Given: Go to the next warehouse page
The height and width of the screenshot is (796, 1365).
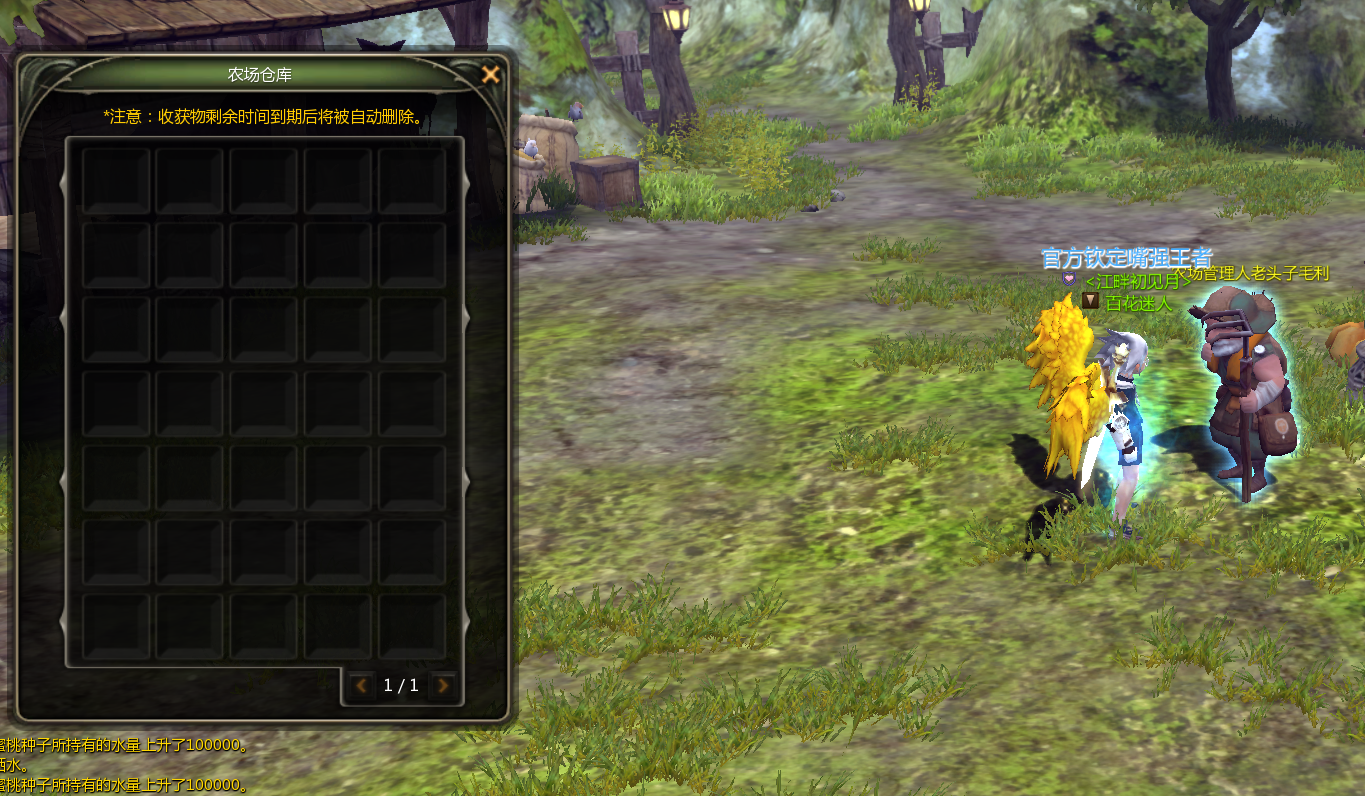Looking at the screenshot, I should click(x=442, y=686).
